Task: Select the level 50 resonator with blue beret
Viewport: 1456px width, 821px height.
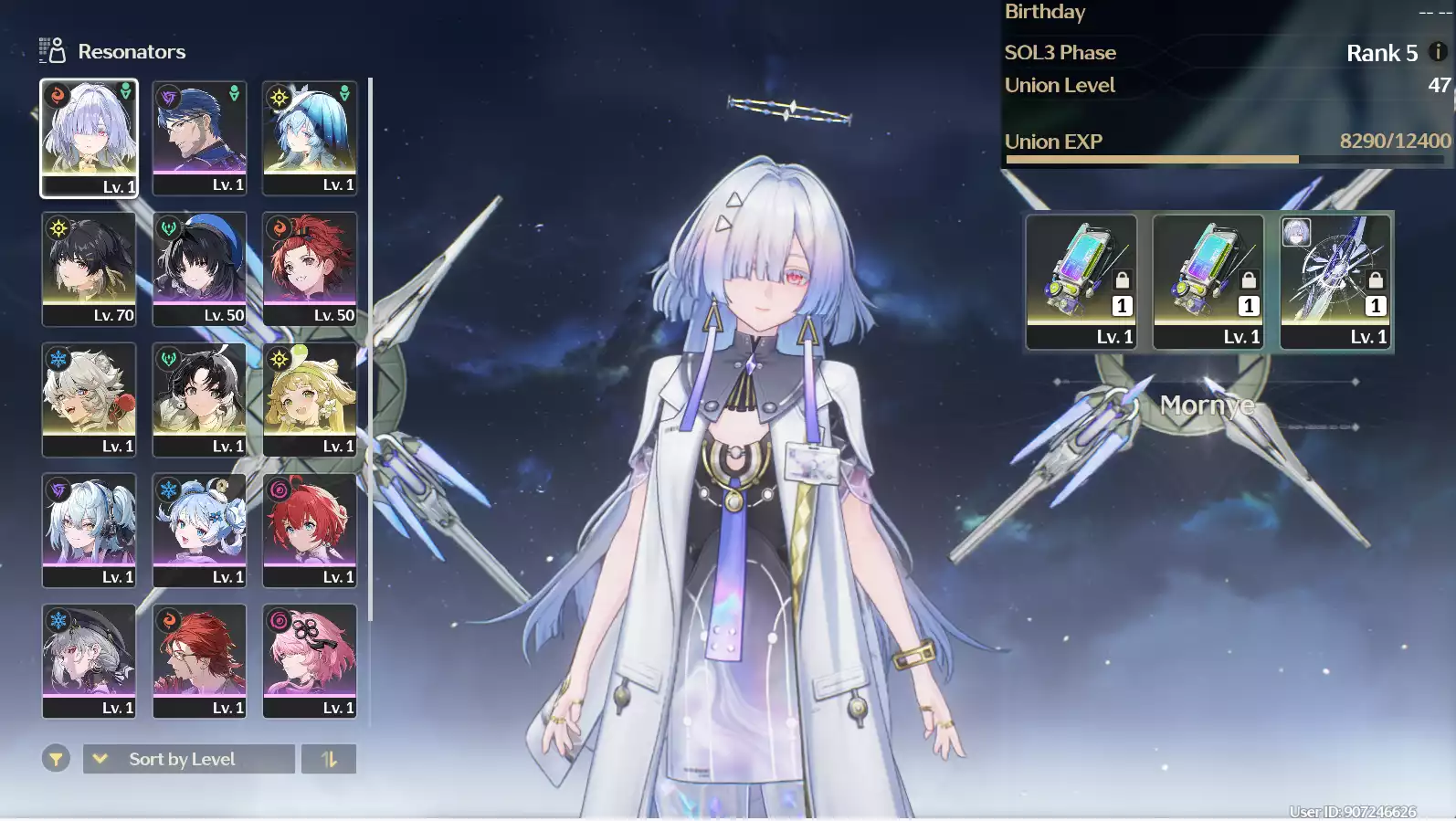Action: [x=199, y=268]
